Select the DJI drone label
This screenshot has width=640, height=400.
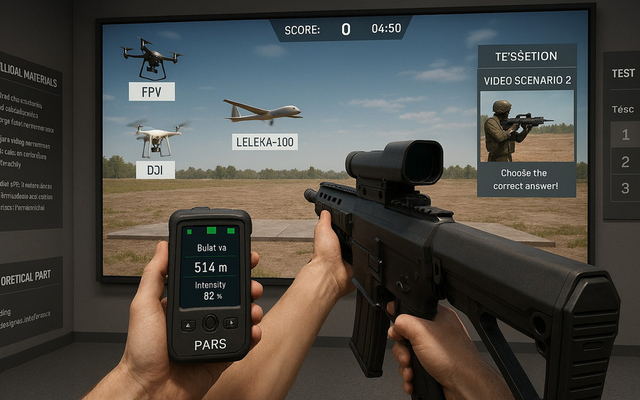(x=155, y=170)
